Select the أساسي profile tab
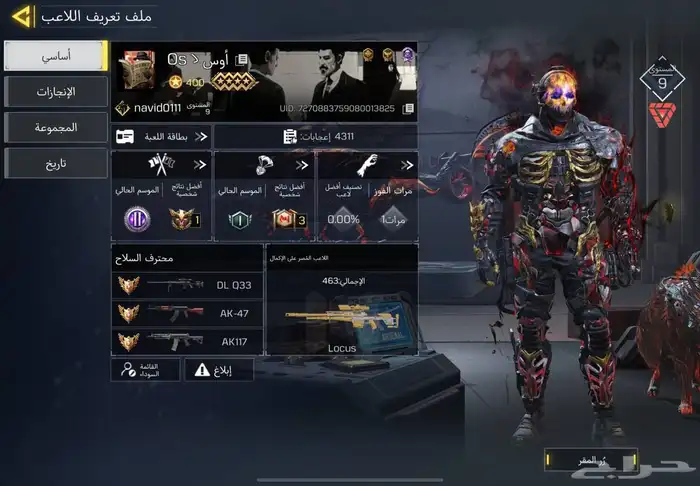 click(x=56, y=56)
